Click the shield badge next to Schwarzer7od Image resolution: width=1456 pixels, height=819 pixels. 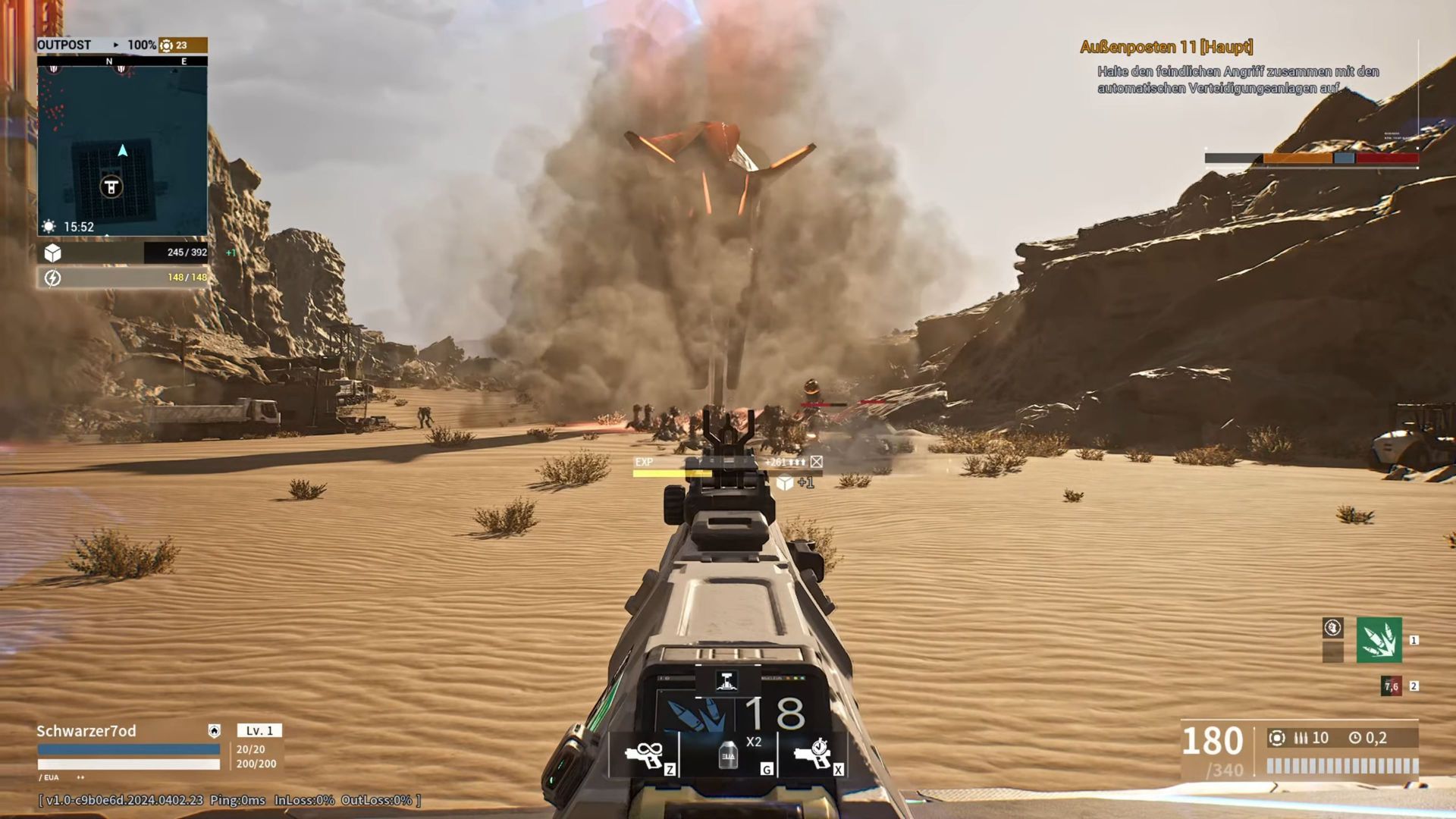tap(215, 730)
